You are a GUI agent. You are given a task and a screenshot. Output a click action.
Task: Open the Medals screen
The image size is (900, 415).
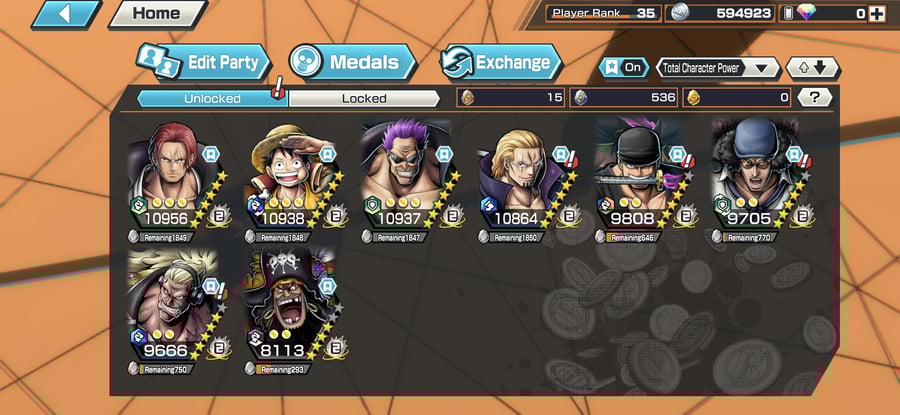click(352, 63)
